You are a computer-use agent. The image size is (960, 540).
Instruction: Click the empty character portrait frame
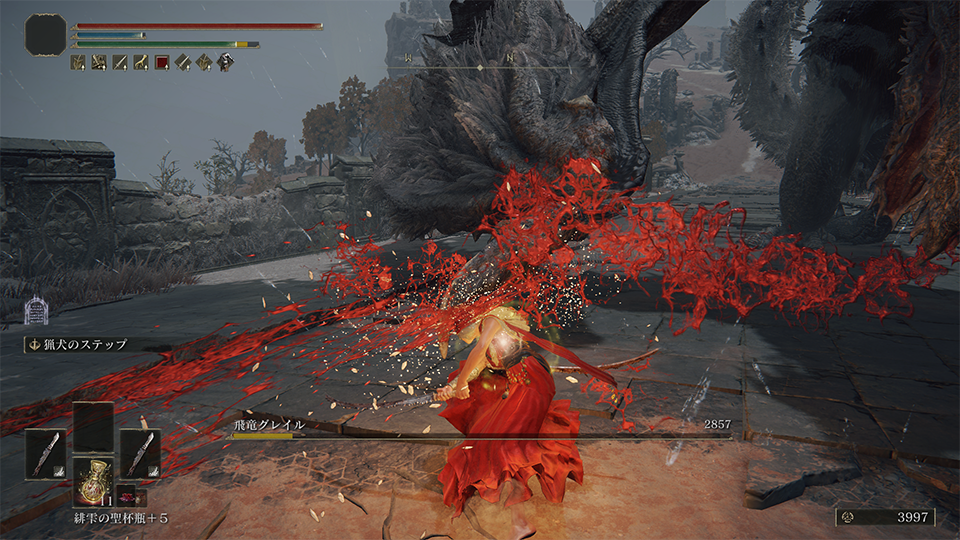45,34
